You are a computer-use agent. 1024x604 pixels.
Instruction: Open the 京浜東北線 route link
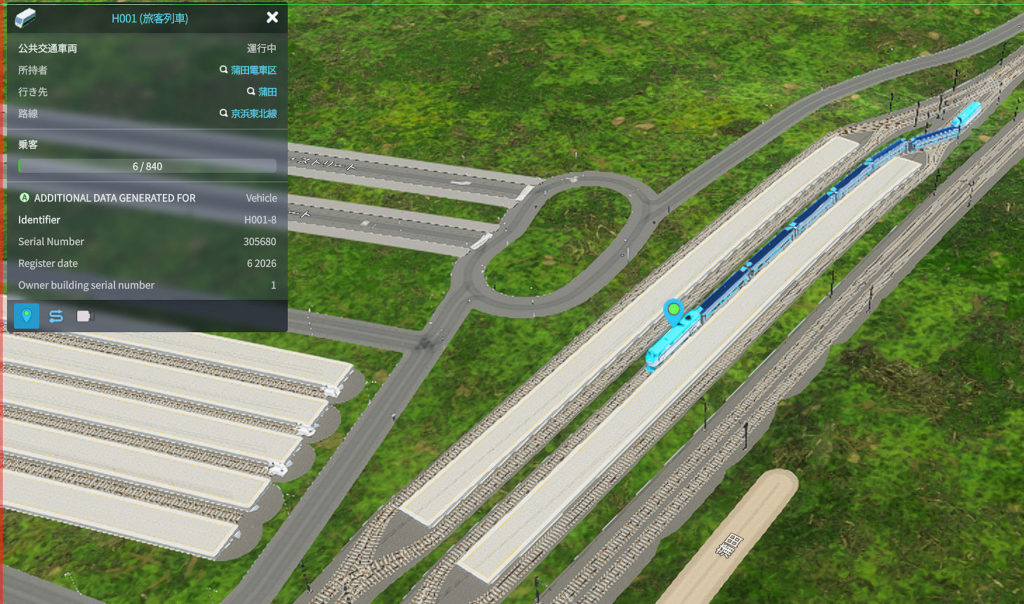(253, 114)
